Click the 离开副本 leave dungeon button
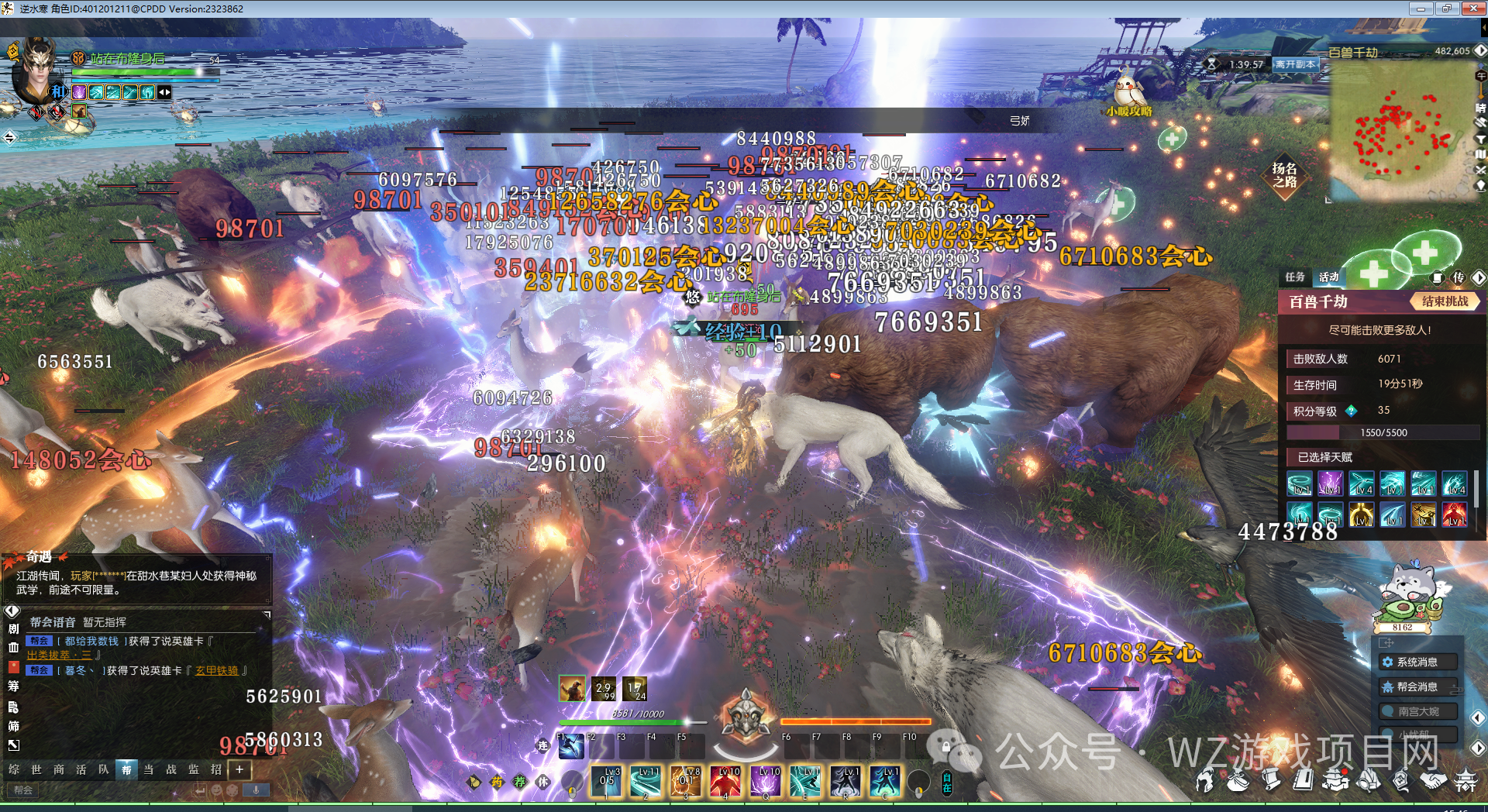The width and height of the screenshot is (1488, 812). click(x=1296, y=64)
